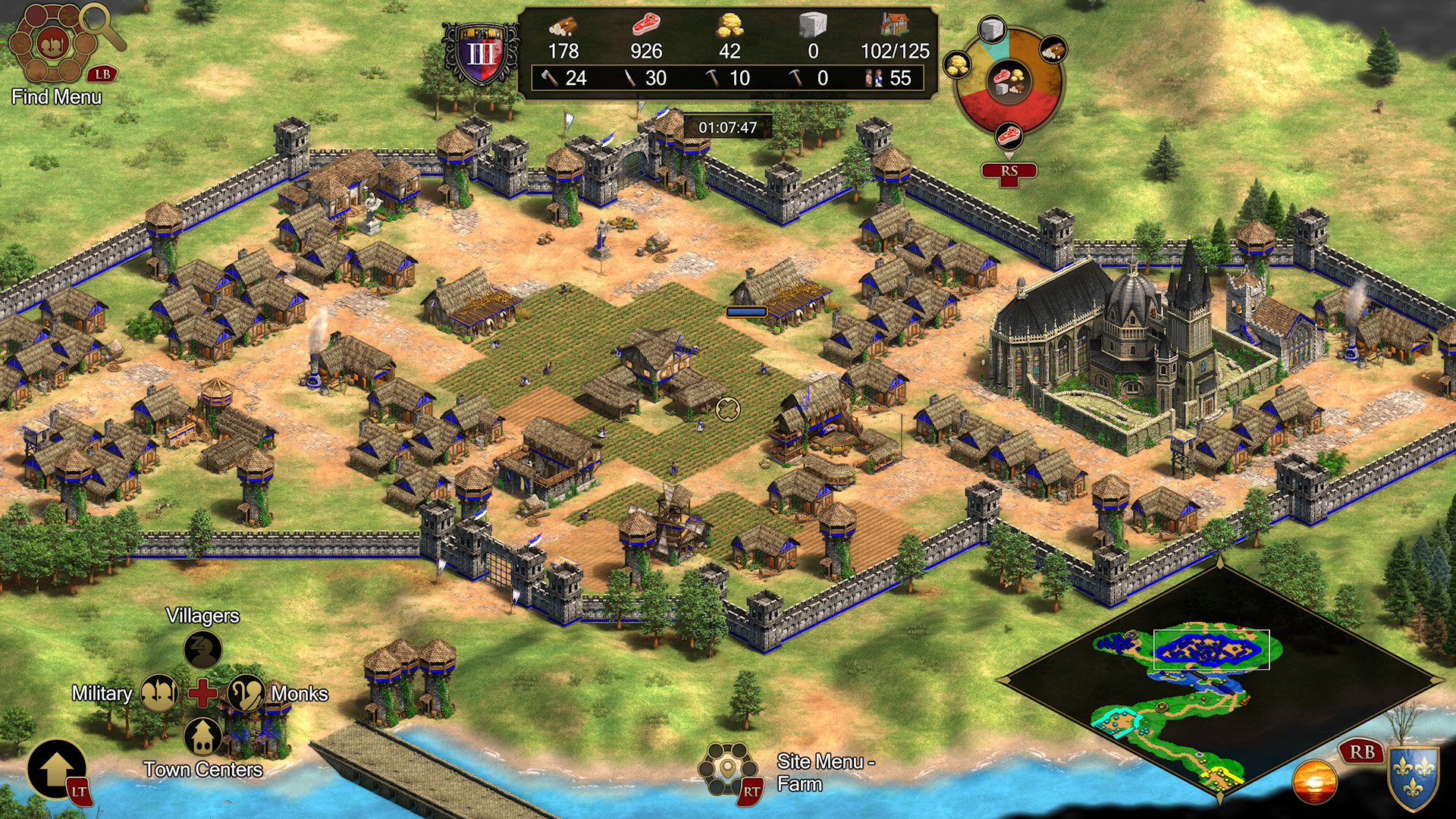The height and width of the screenshot is (819, 1456).
Task: Click the magnifying glass search icon
Action: (103, 24)
